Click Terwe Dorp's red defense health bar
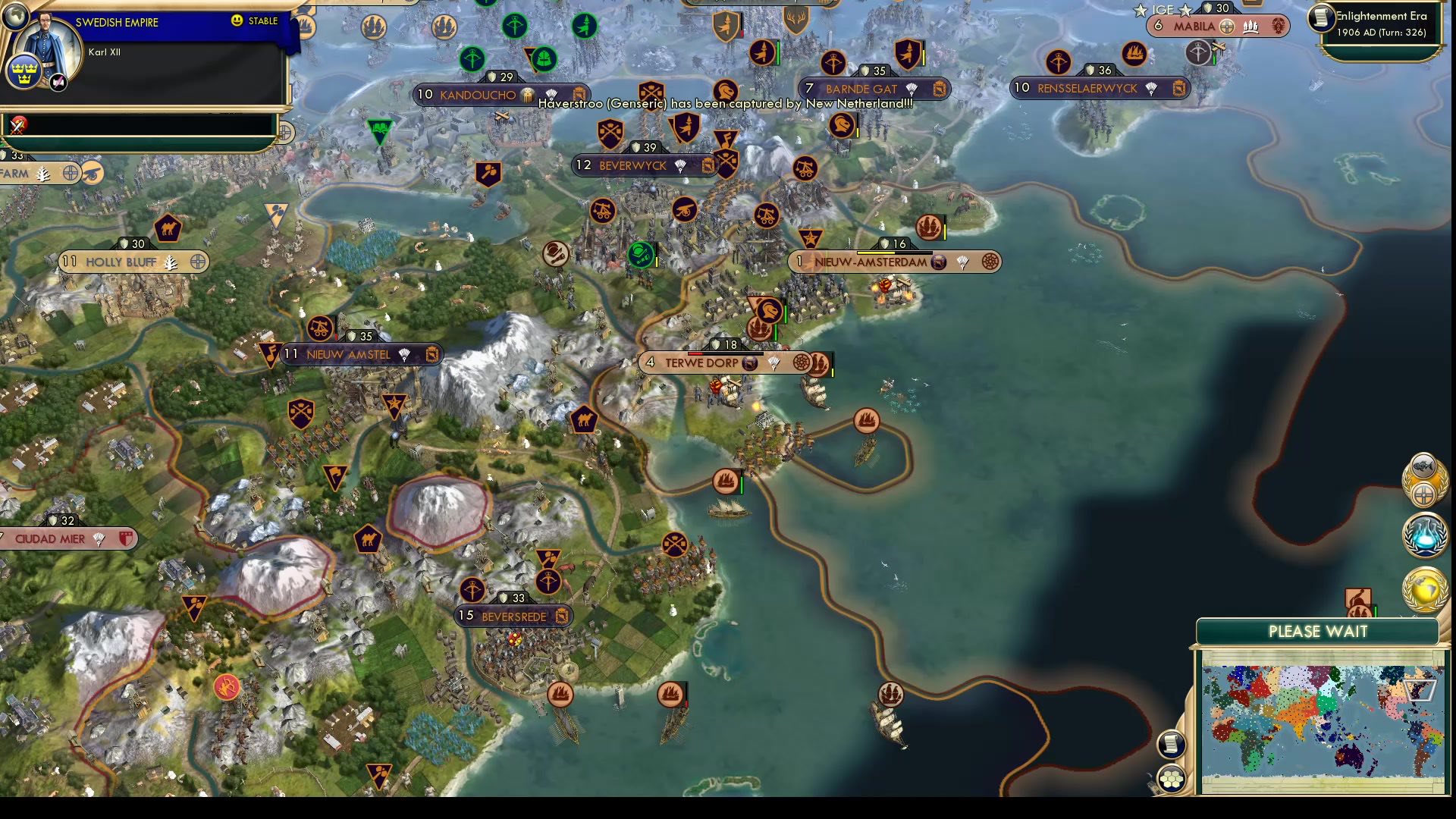Image resolution: width=1456 pixels, height=819 pixels. tap(695, 354)
